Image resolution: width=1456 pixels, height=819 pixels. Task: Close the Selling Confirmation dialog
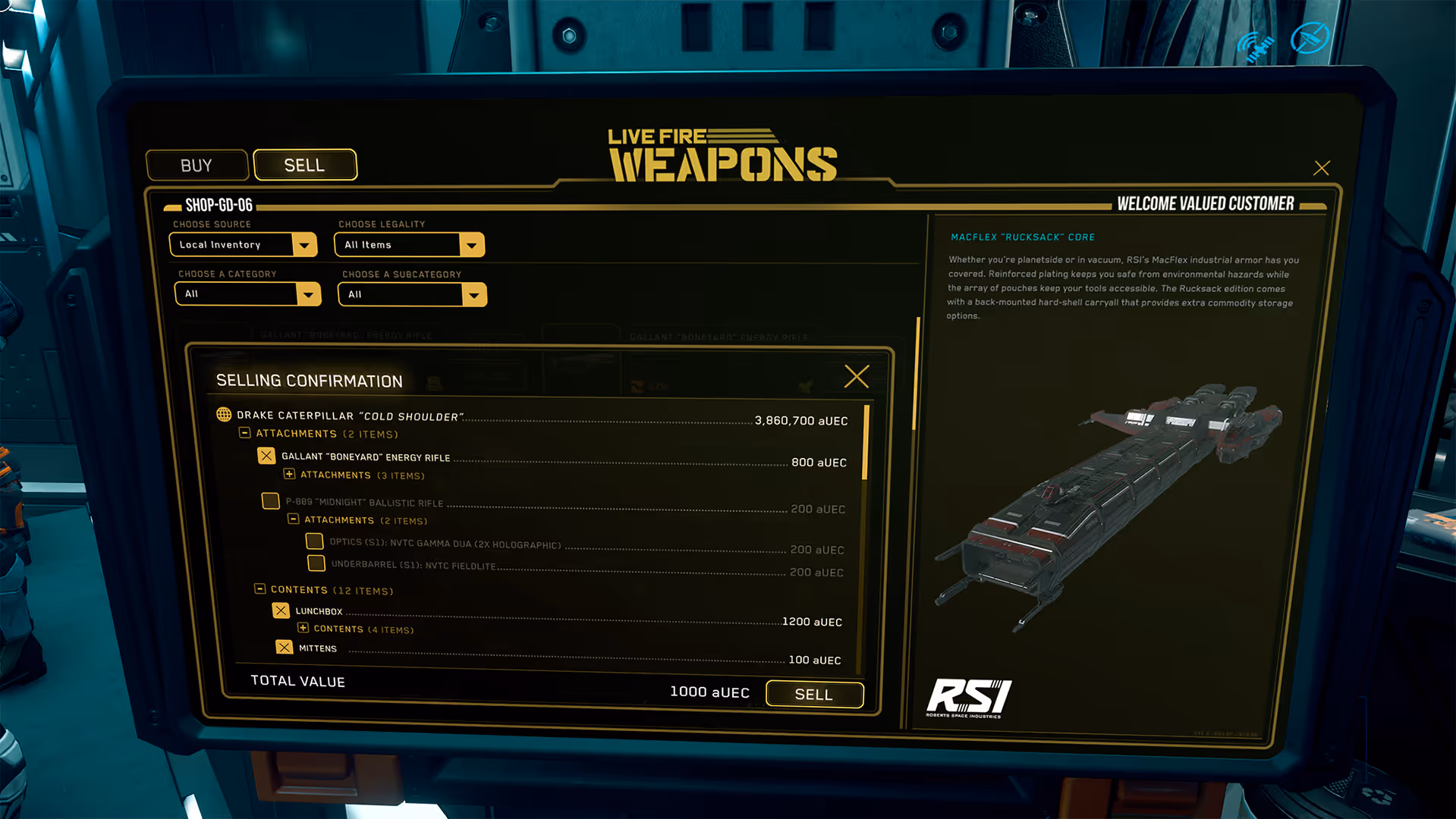click(857, 376)
